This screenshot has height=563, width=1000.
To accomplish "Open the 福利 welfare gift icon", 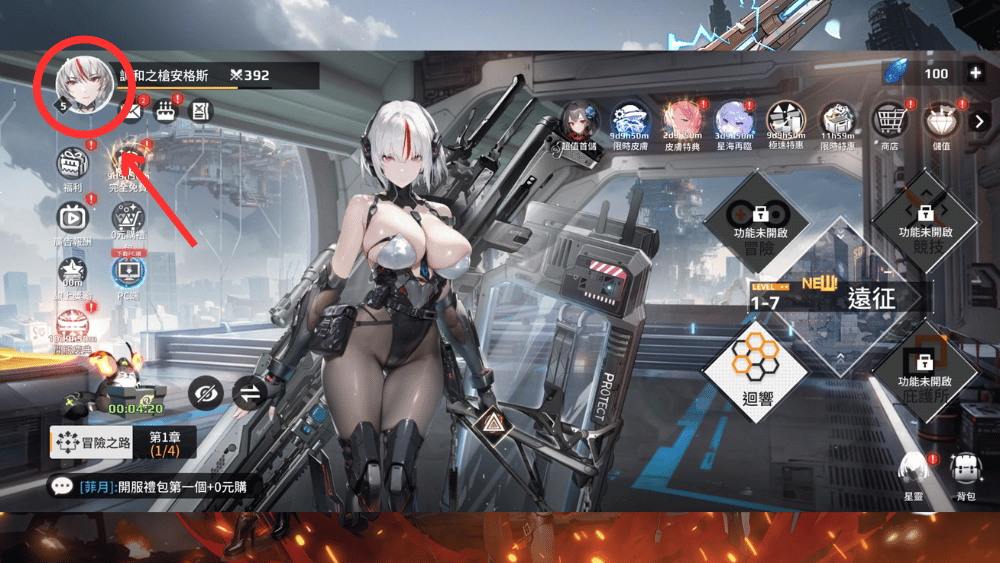I will tap(72, 162).
